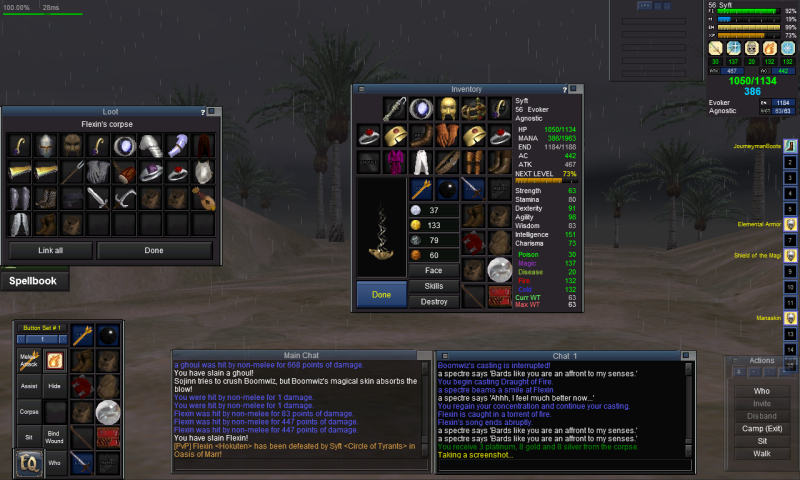Select the golden mask equipment slot
The image size is (800, 480).
click(447, 108)
